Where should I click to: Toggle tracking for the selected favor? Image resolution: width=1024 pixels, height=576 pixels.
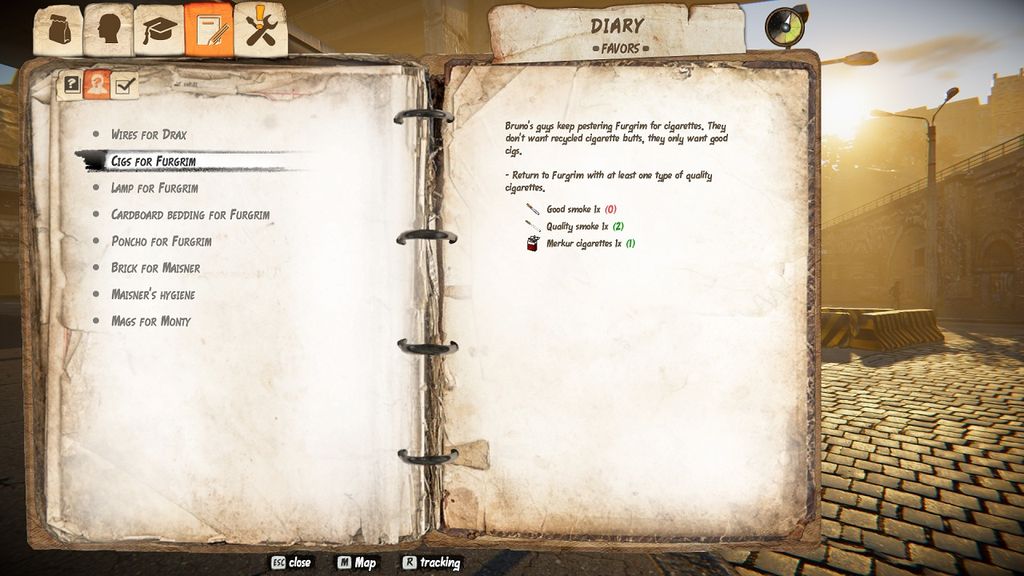(x=431, y=563)
